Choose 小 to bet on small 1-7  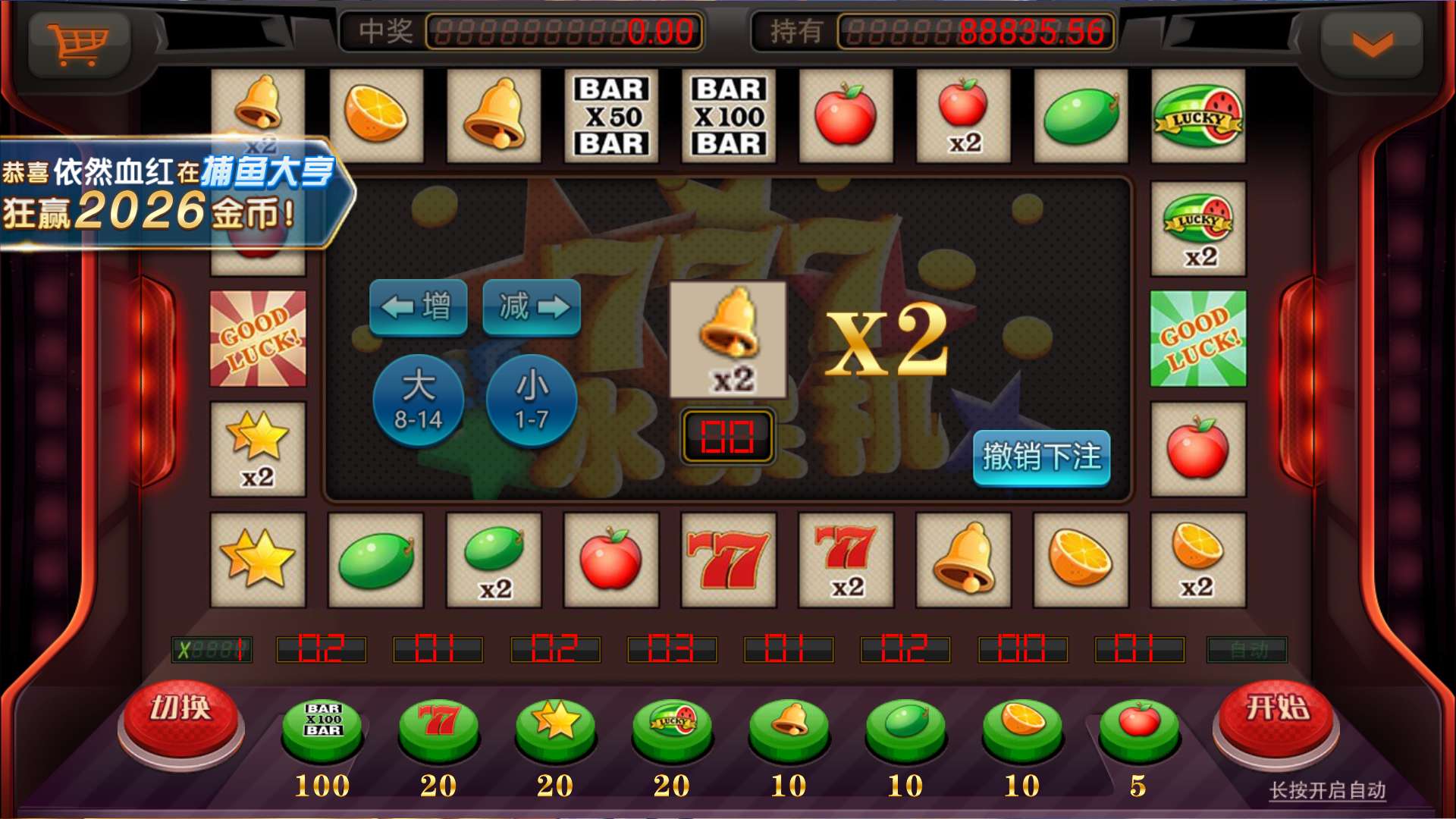coord(531,402)
